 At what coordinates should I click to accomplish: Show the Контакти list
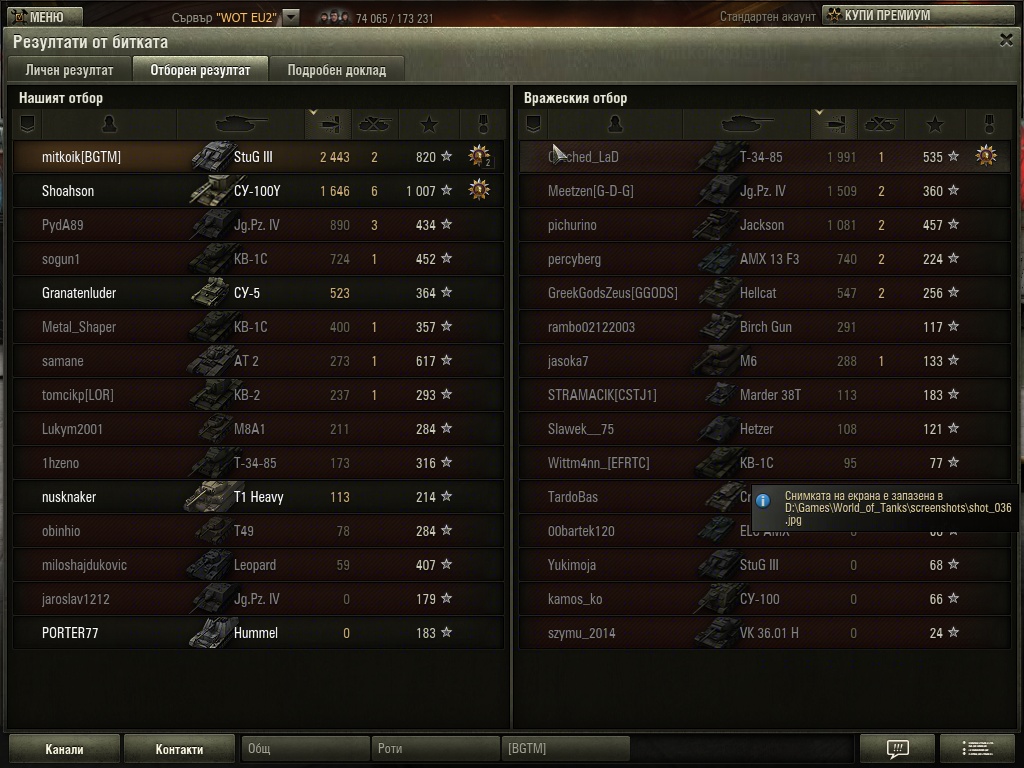[x=180, y=749]
